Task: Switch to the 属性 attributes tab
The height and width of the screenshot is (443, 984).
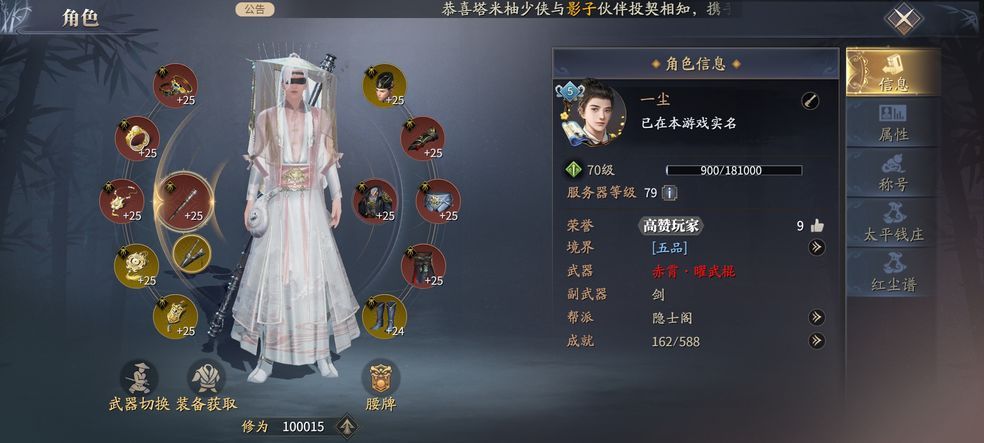Action: (x=893, y=122)
